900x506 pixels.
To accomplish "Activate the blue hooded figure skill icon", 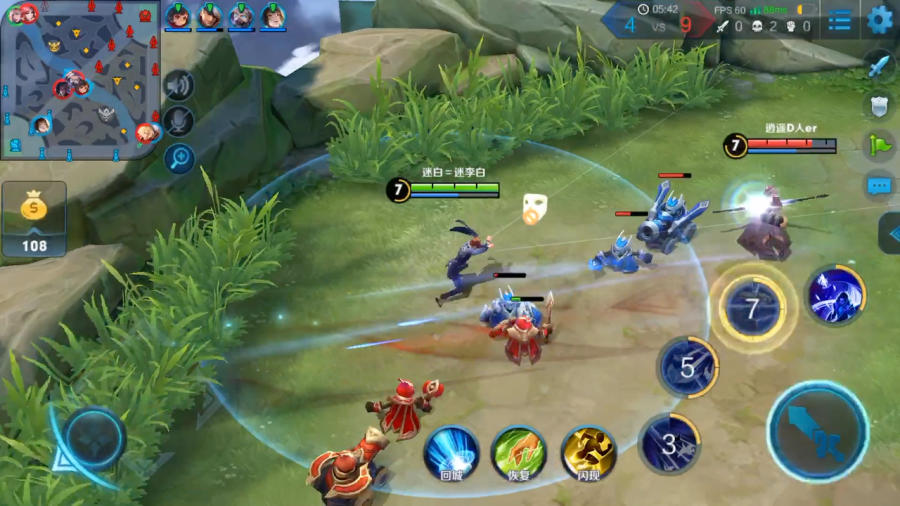I will (x=836, y=295).
